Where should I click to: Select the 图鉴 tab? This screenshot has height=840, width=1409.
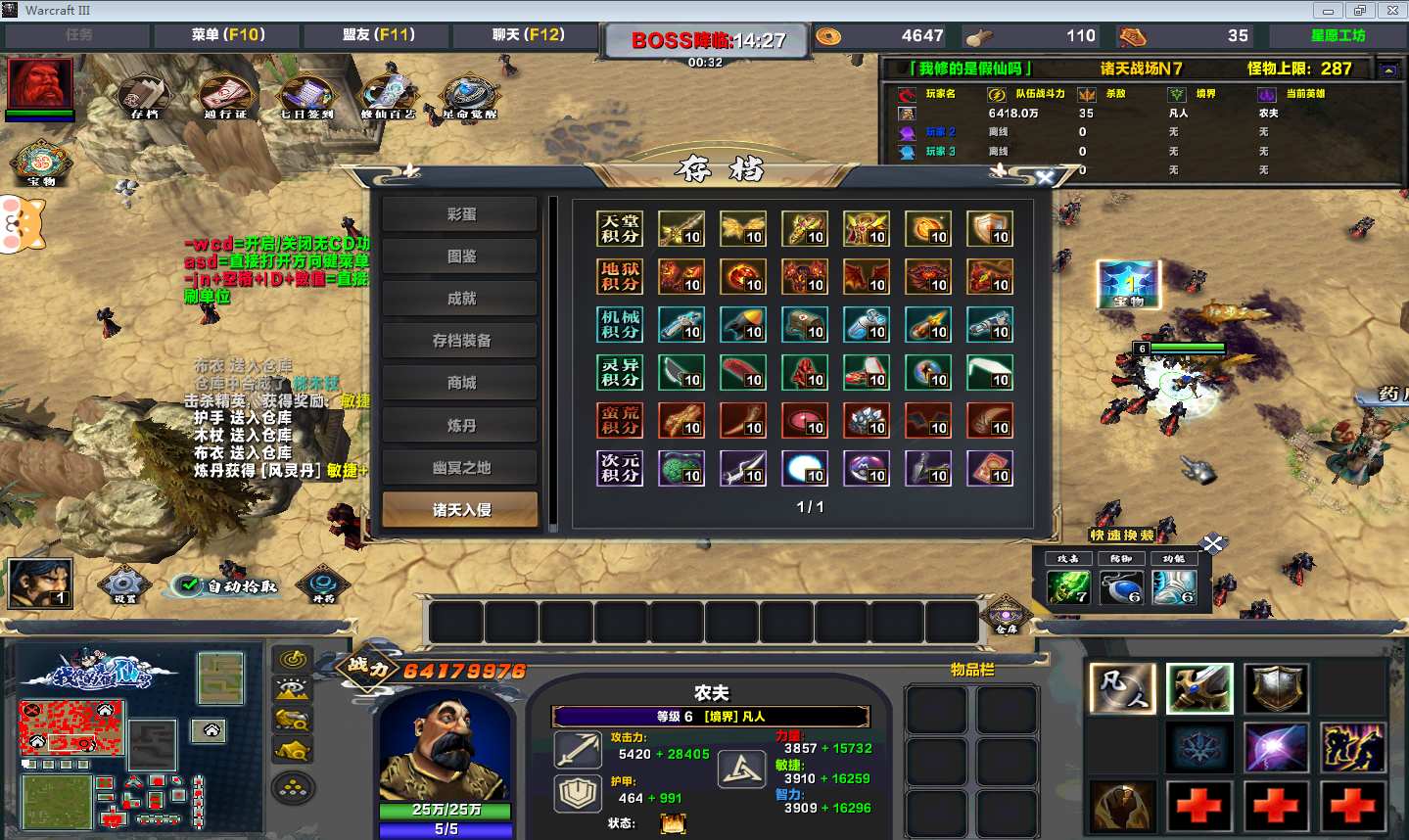coord(460,257)
